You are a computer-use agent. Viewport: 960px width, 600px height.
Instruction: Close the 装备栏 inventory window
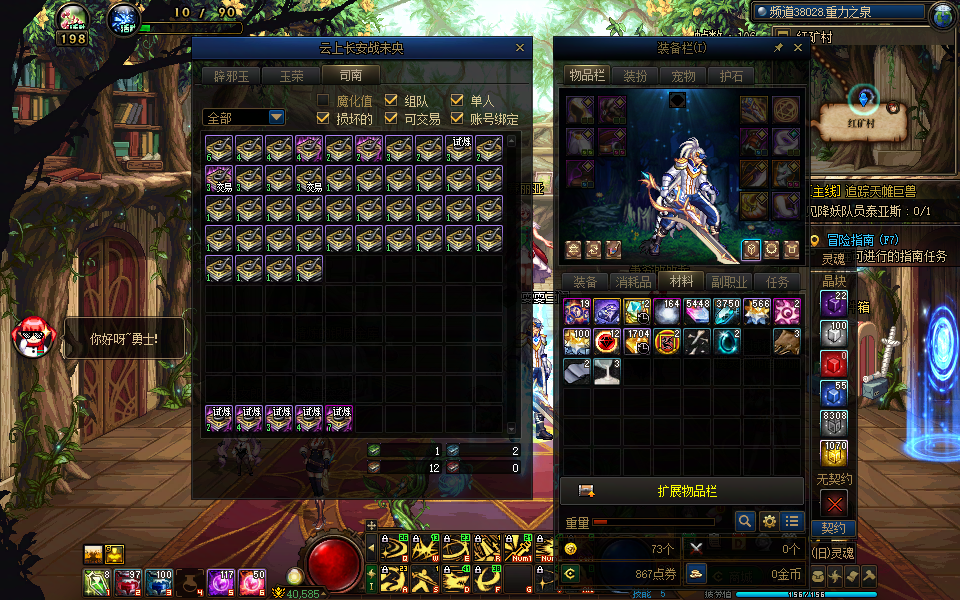pos(798,47)
